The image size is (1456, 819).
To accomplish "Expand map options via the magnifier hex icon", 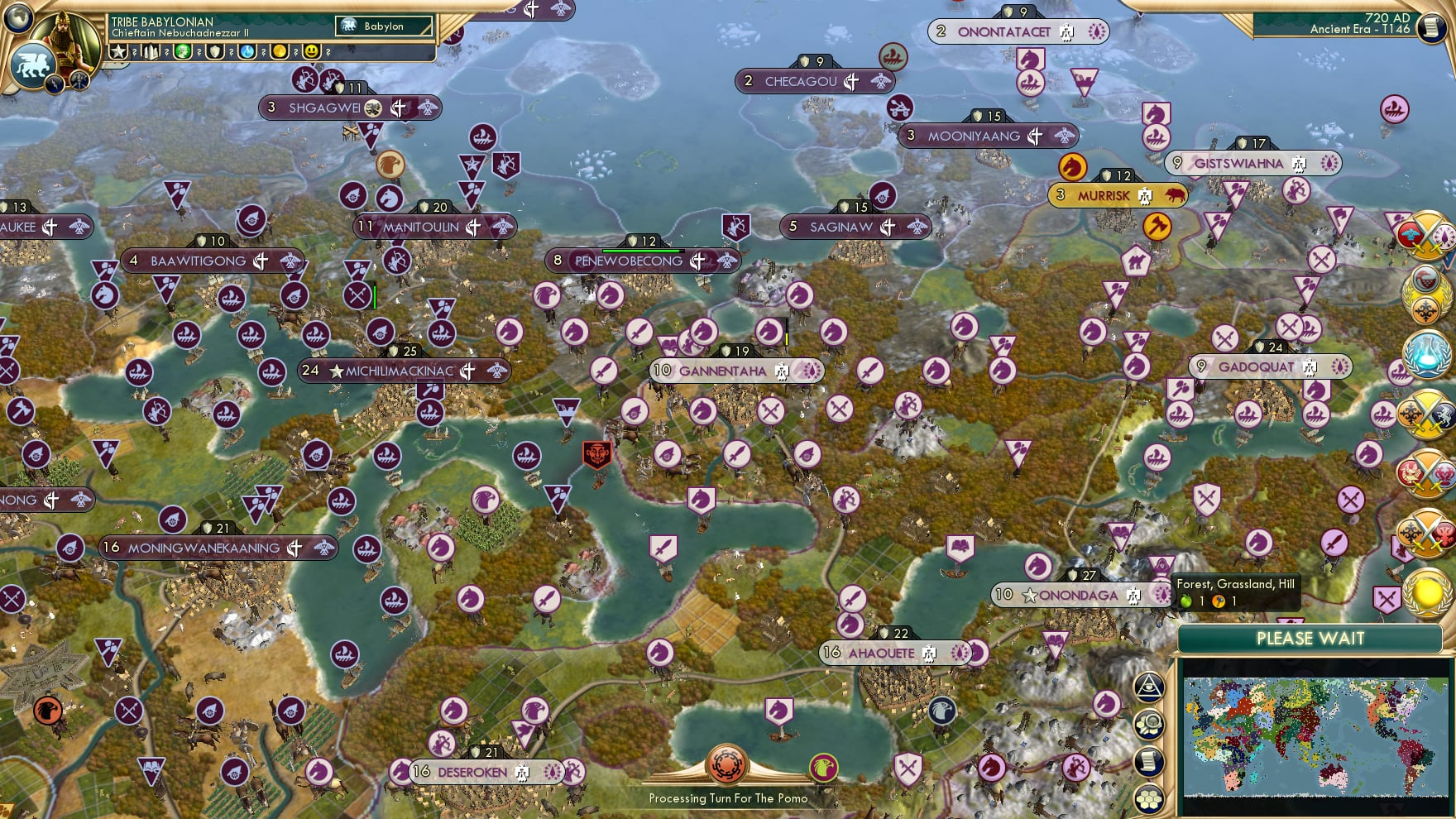I will point(1148,724).
